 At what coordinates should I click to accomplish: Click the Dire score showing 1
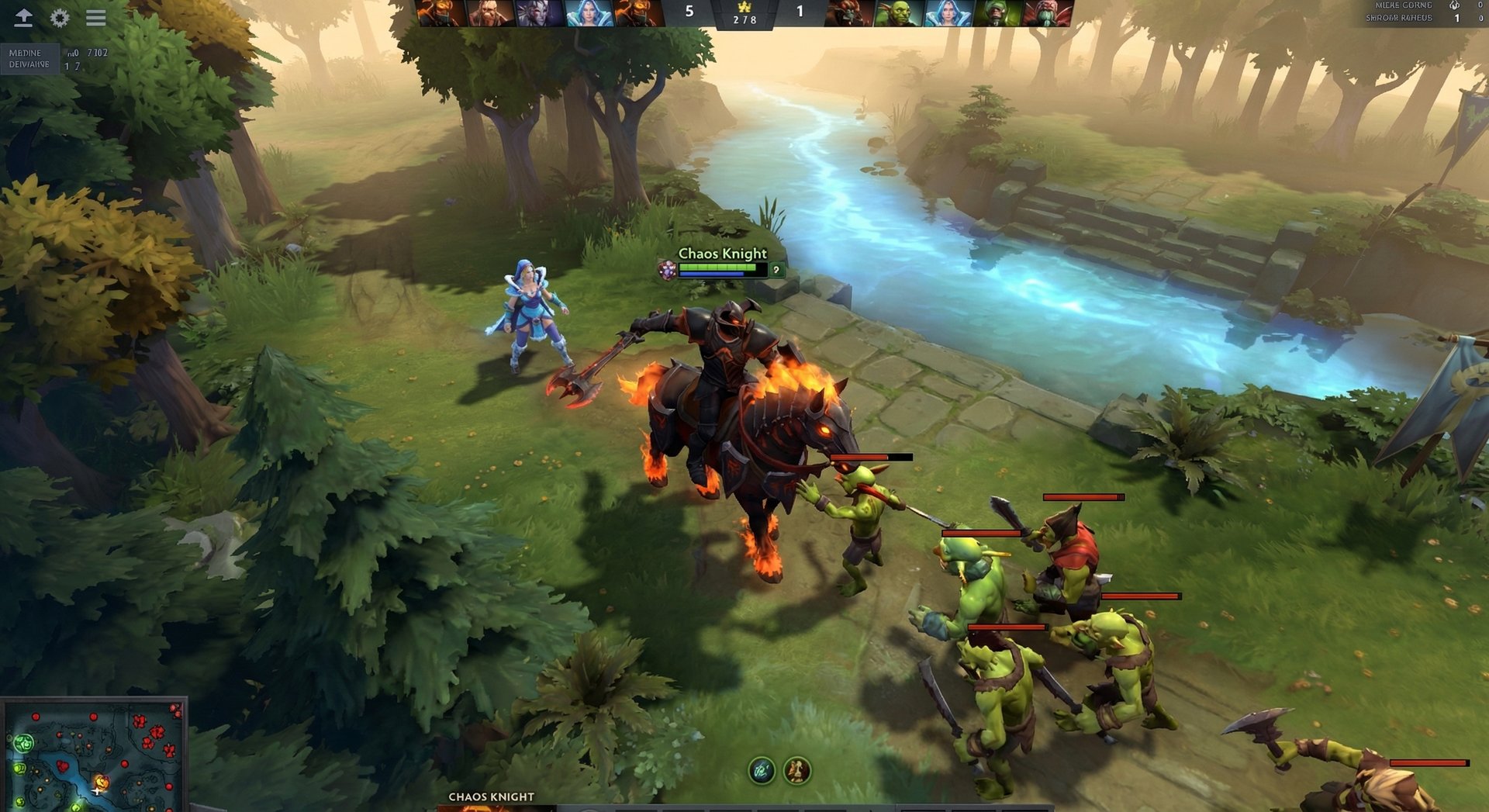(801, 12)
